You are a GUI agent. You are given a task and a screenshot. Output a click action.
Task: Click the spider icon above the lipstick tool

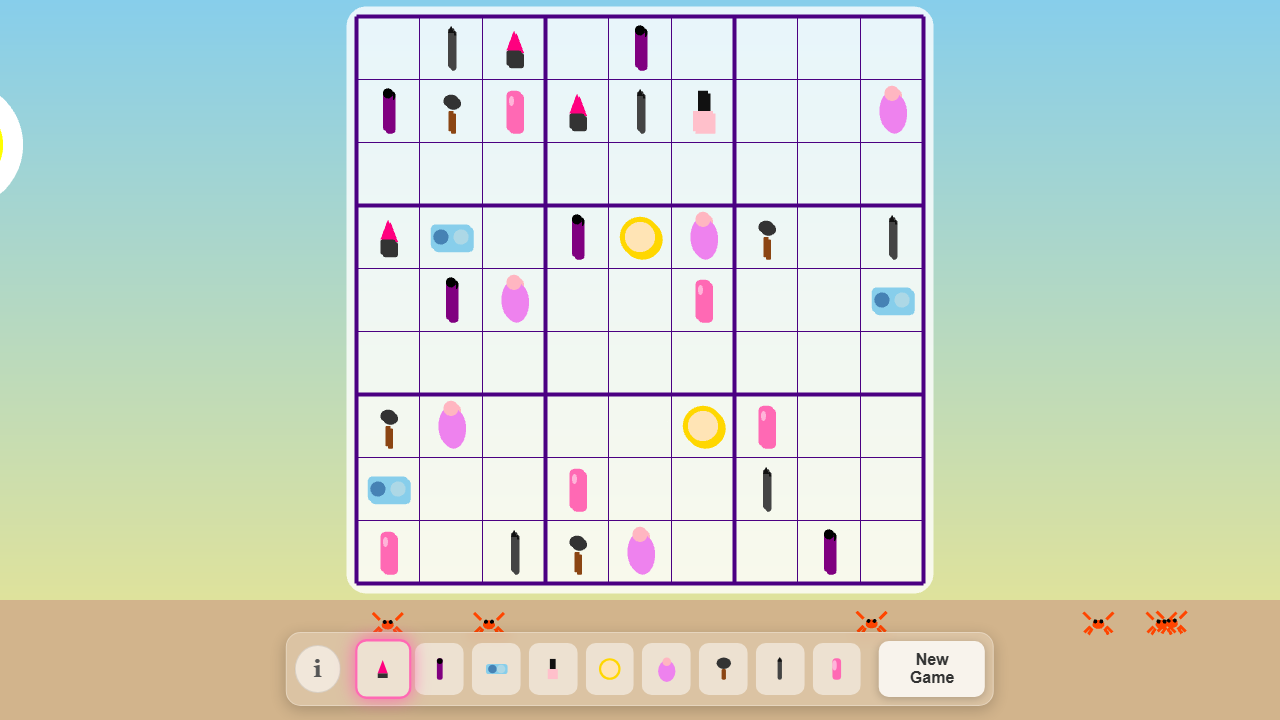389,622
